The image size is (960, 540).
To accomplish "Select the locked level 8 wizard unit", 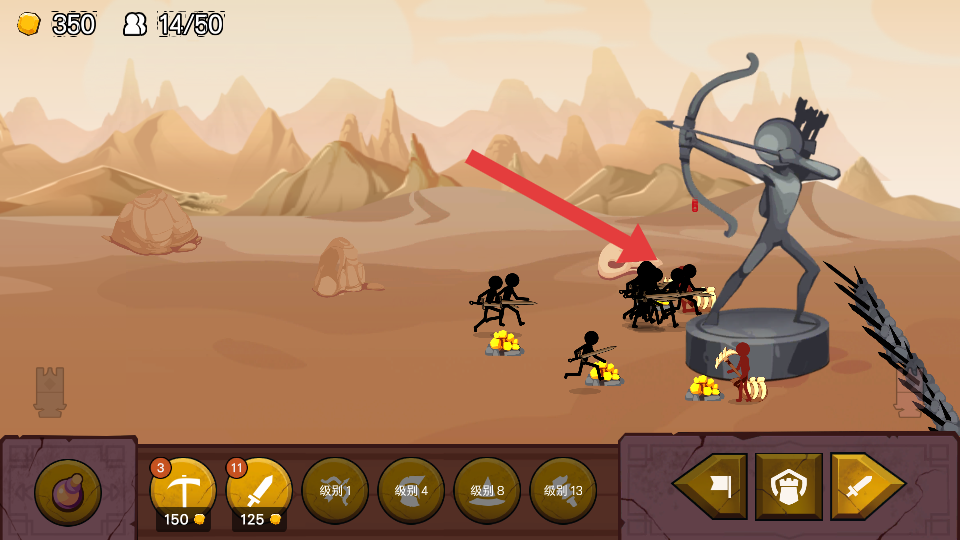I will [x=487, y=490].
